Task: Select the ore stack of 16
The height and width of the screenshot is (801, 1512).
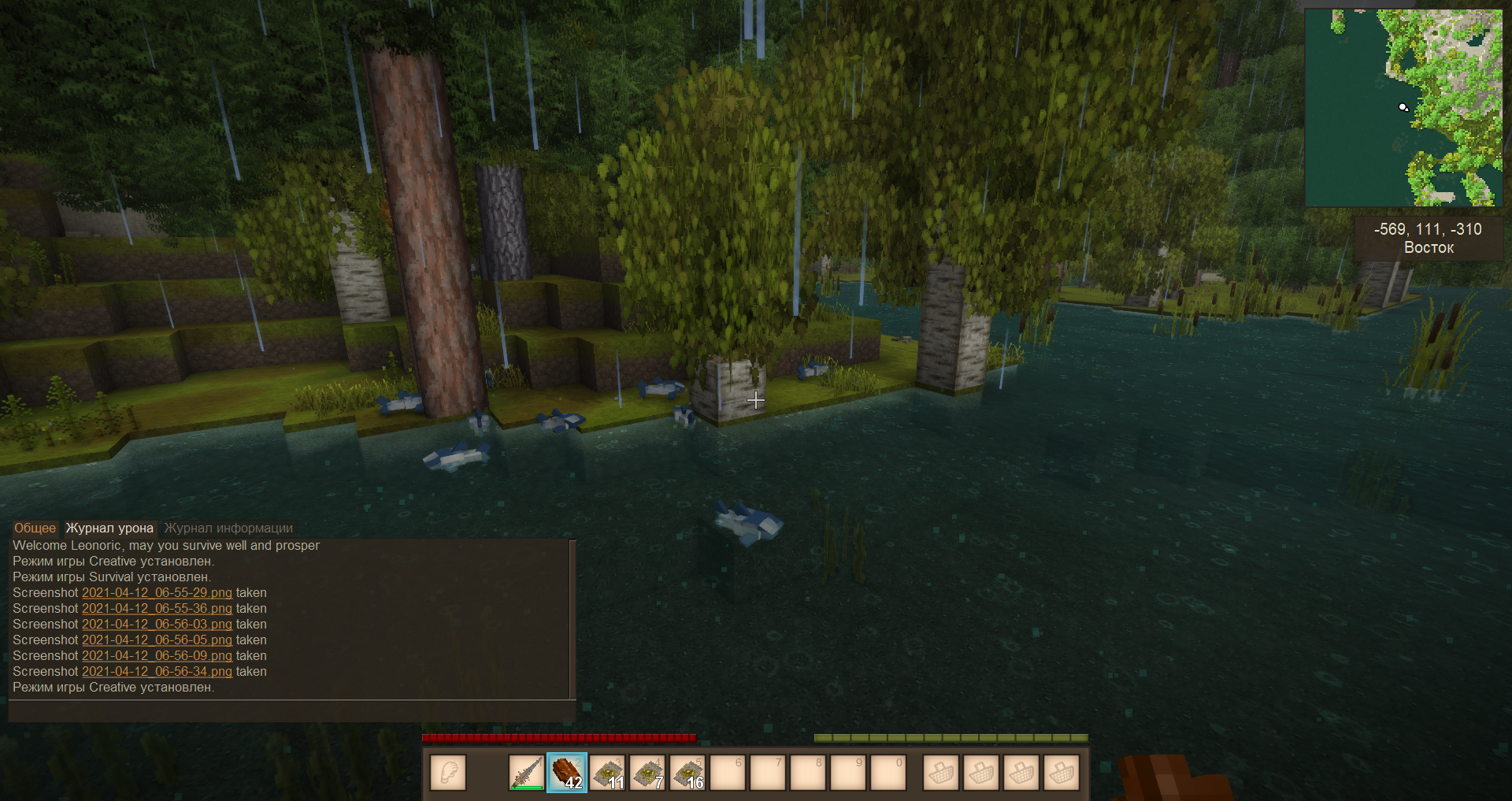Action: point(687,773)
